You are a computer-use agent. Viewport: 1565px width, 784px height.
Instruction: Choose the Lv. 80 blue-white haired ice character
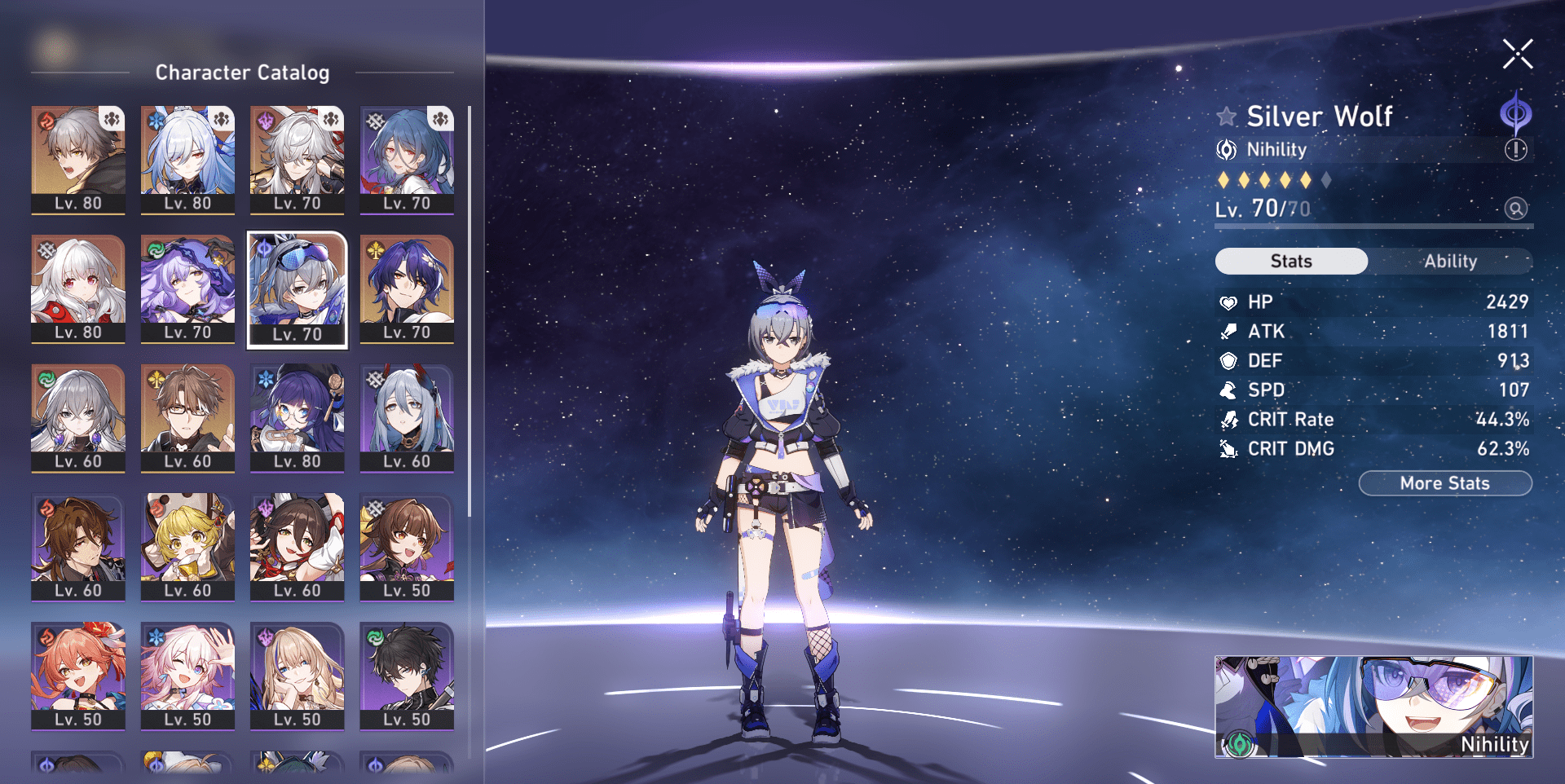pos(187,160)
